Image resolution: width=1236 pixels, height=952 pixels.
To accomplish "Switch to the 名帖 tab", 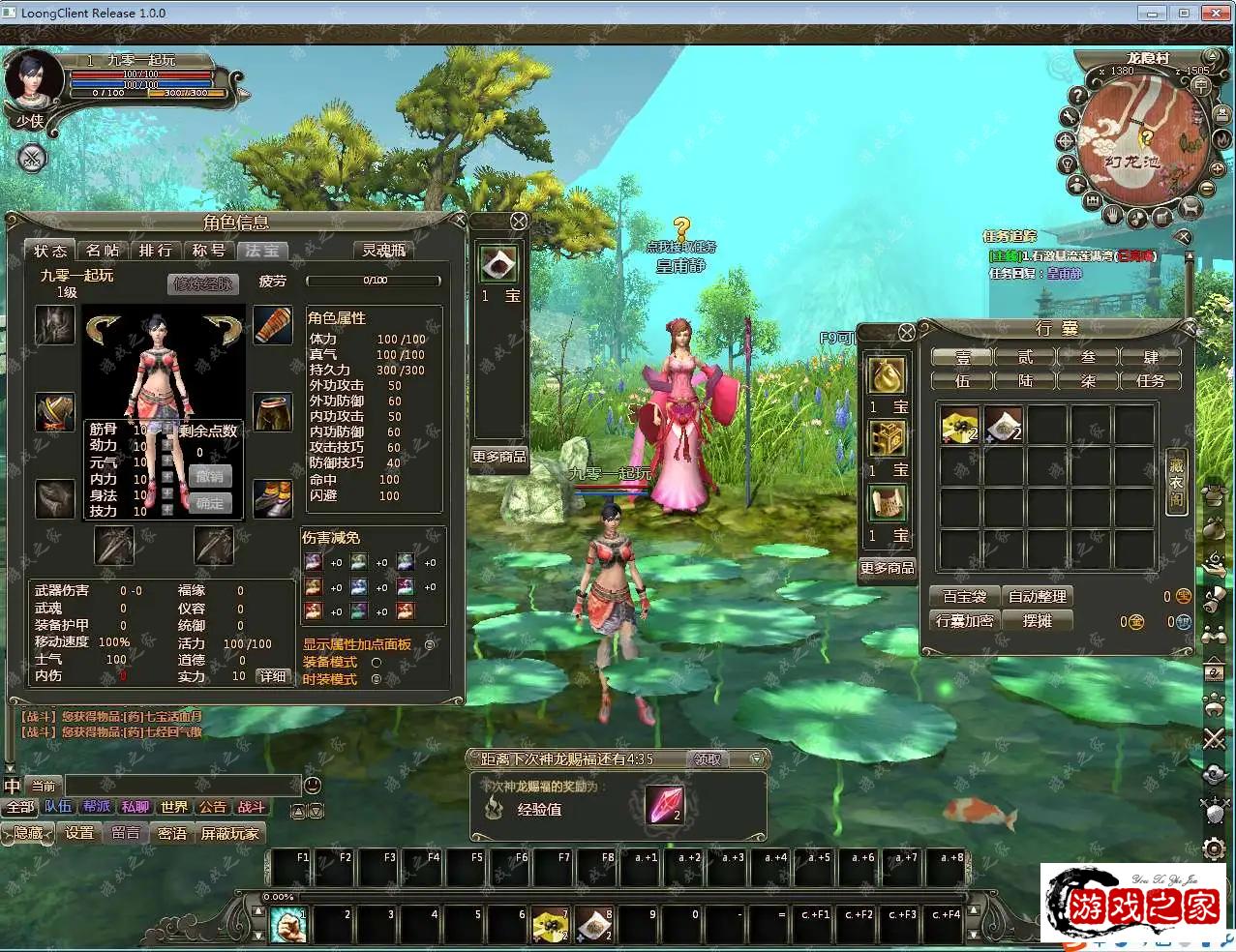I will 103,251.
